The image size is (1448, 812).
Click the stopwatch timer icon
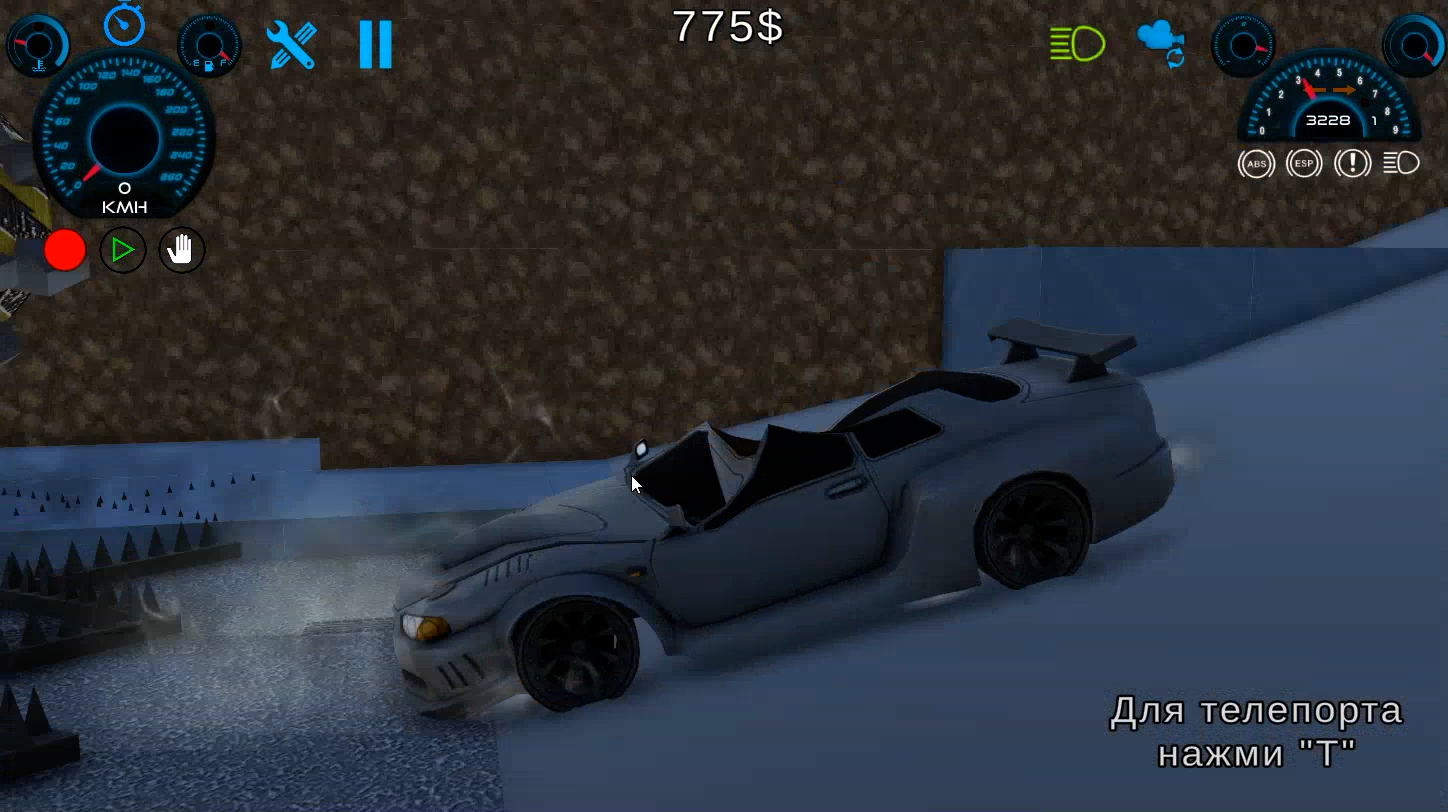[x=122, y=28]
